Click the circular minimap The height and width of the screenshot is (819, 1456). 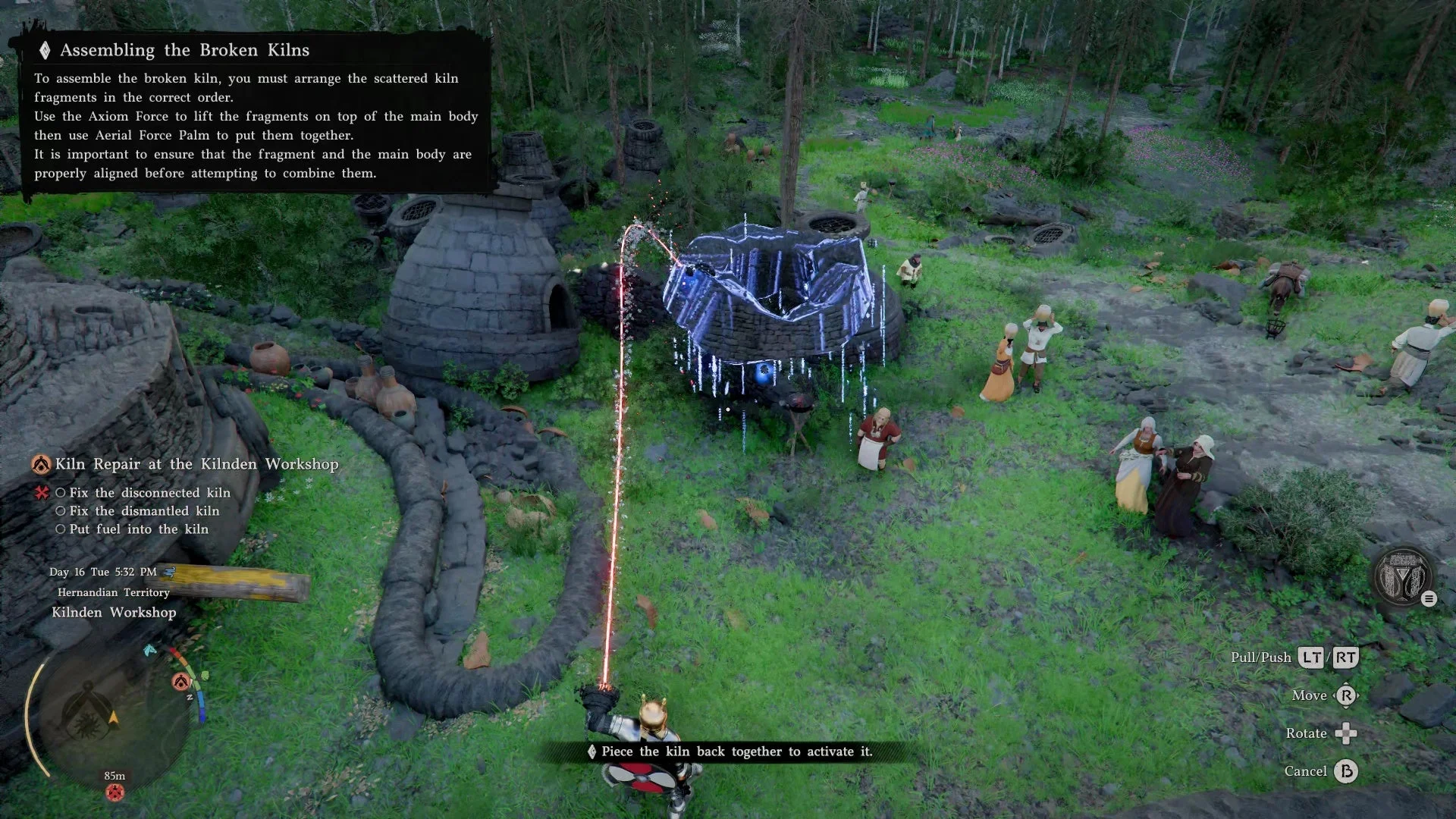[x=114, y=714]
